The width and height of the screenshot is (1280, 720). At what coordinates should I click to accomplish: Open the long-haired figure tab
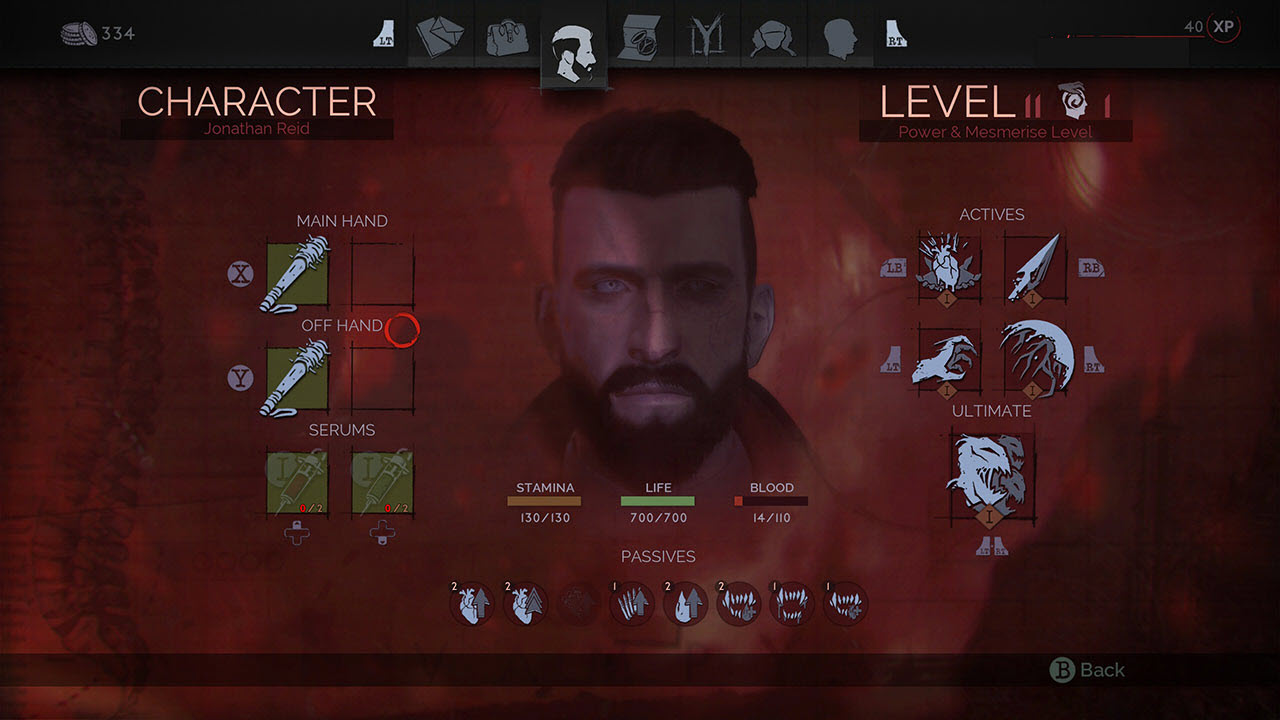tap(773, 38)
